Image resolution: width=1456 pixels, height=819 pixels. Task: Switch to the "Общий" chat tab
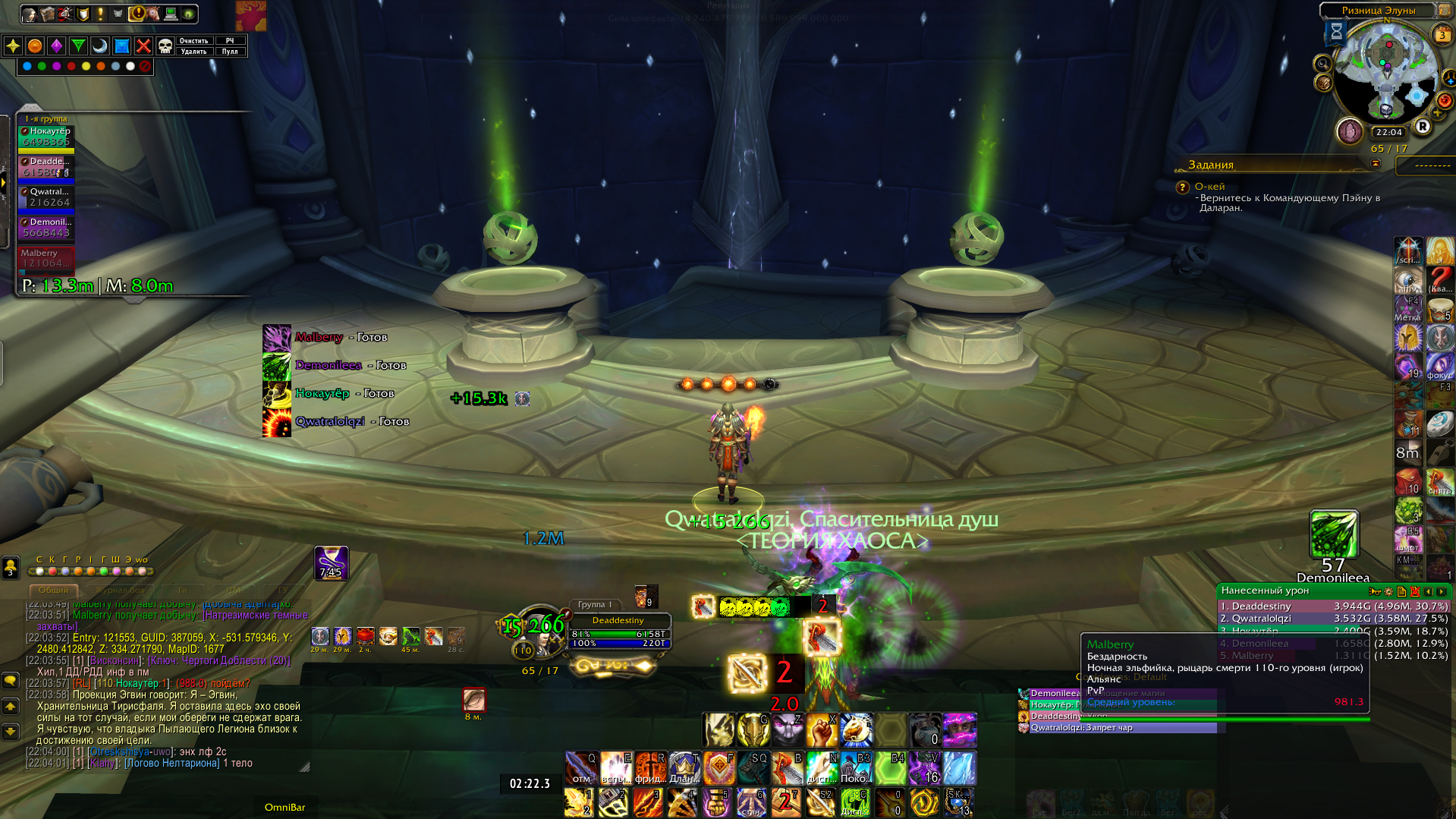(53, 590)
